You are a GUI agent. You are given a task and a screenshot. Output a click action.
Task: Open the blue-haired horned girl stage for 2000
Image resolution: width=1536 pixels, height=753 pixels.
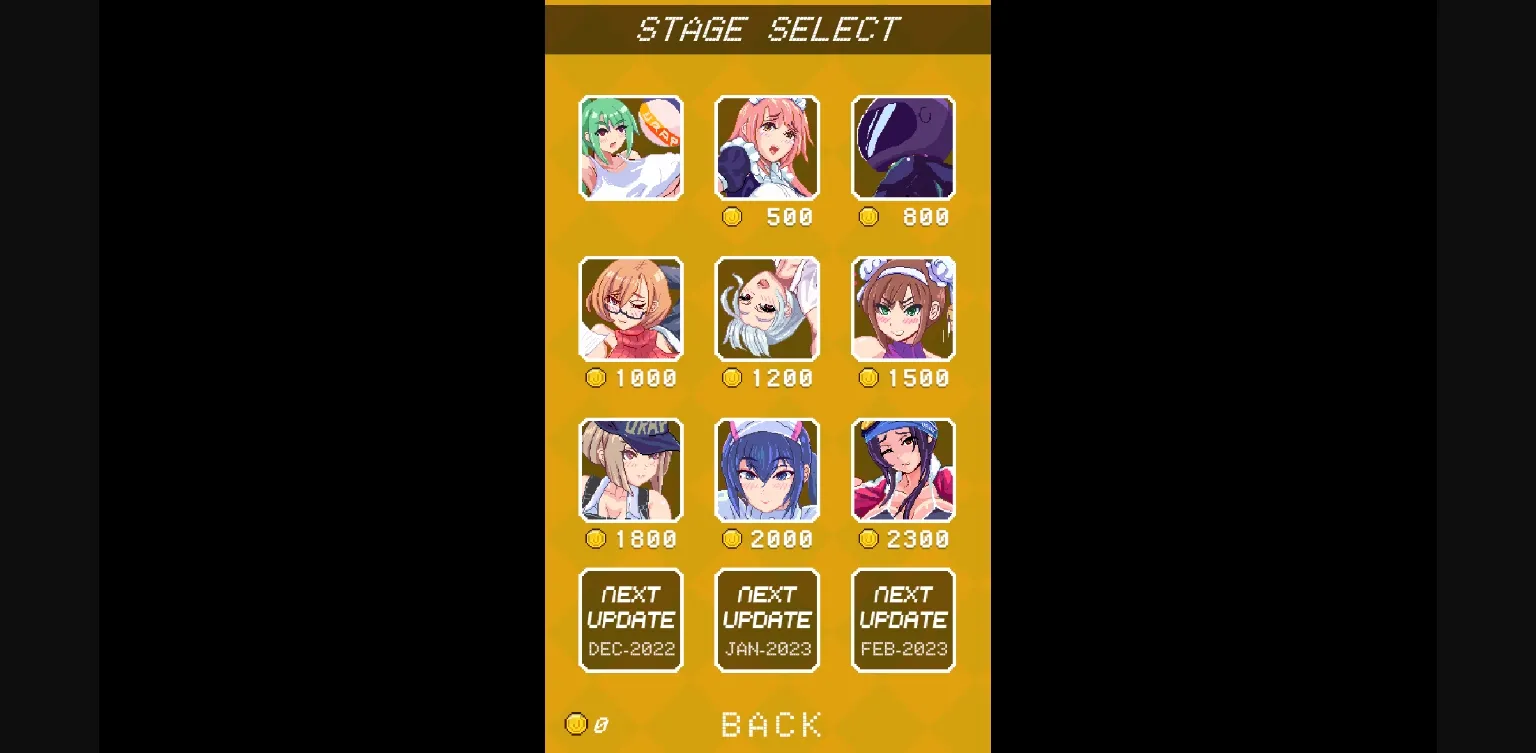[767, 470]
